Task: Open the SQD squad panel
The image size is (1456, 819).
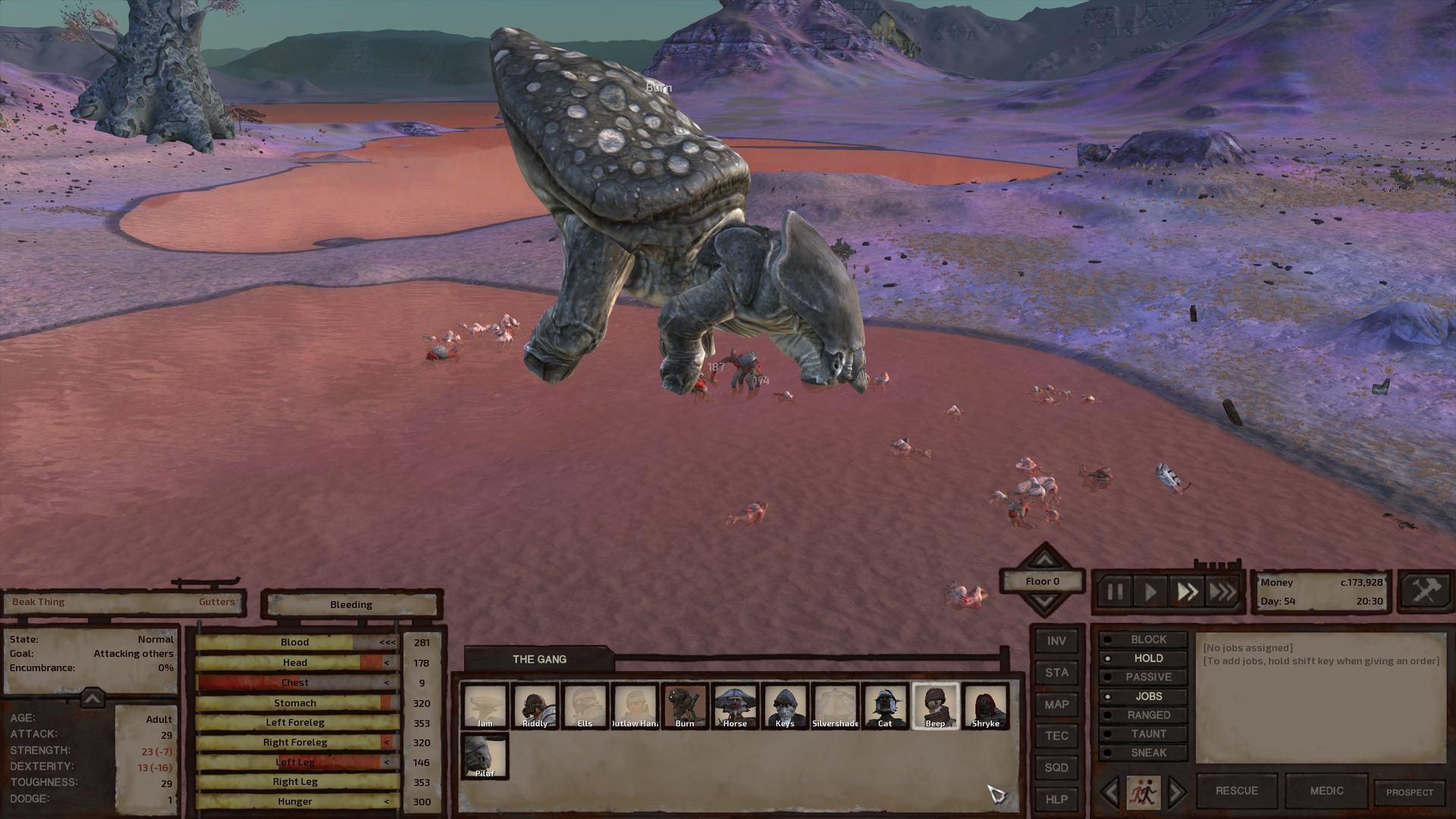Action: click(x=1056, y=768)
